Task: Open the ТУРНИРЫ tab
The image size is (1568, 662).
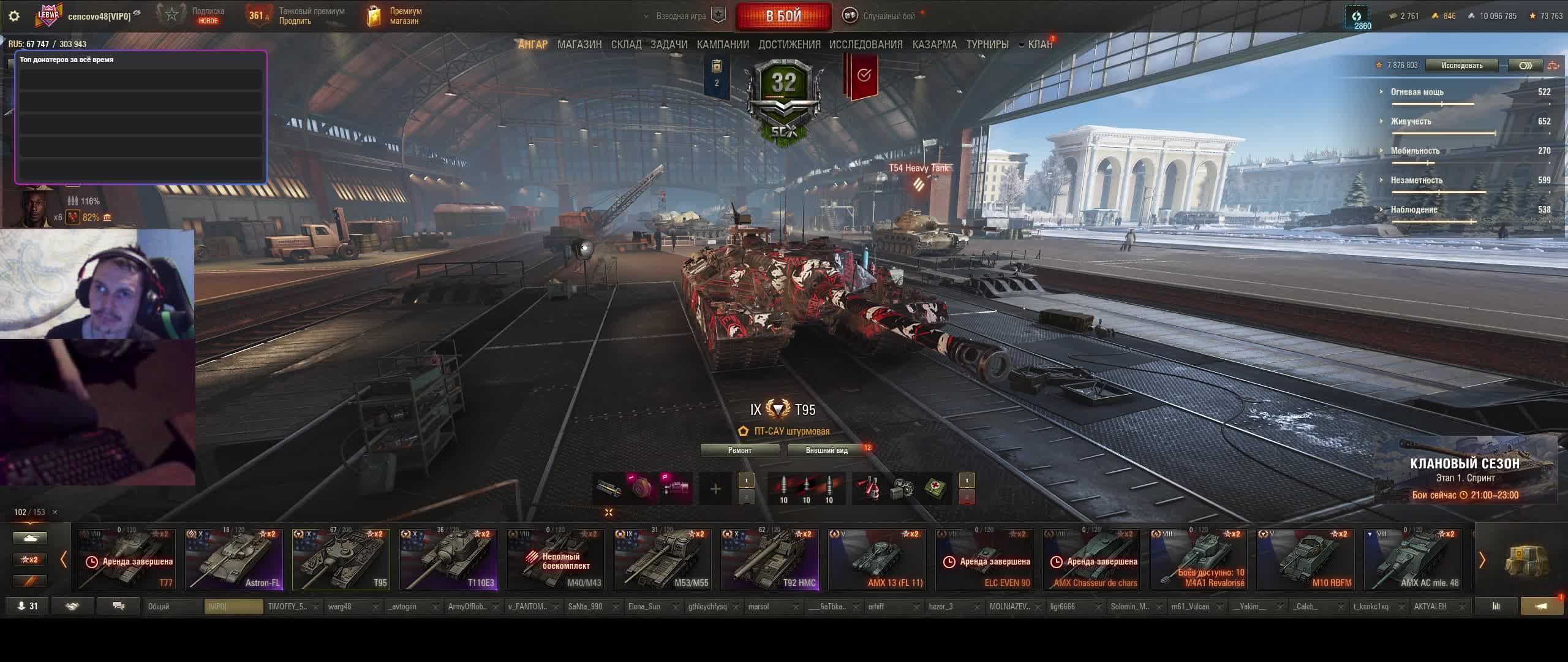Action: click(x=987, y=45)
